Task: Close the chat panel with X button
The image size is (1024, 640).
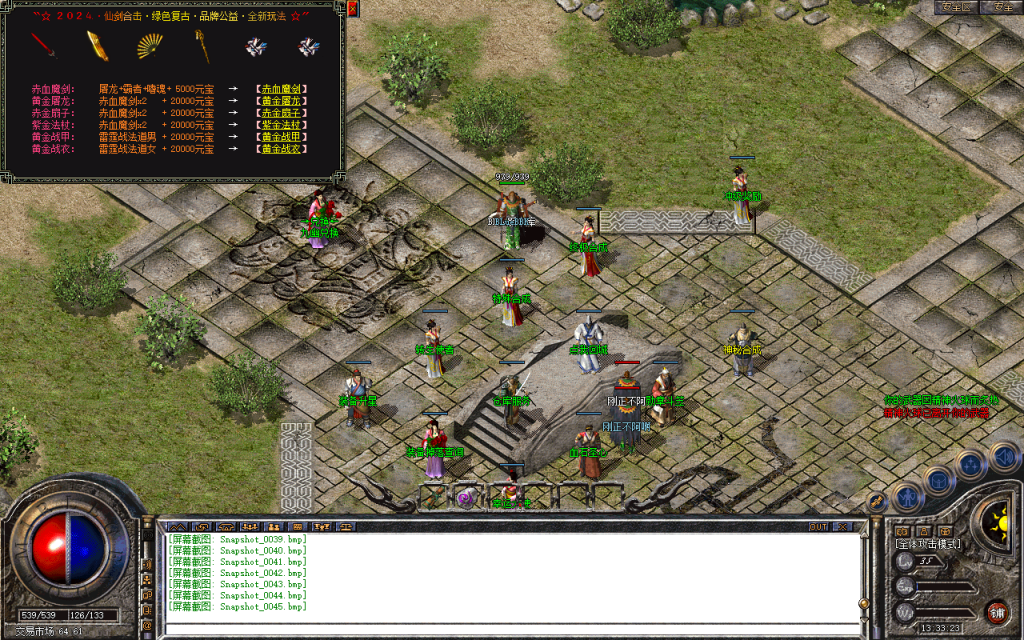Action: (842, 526)
